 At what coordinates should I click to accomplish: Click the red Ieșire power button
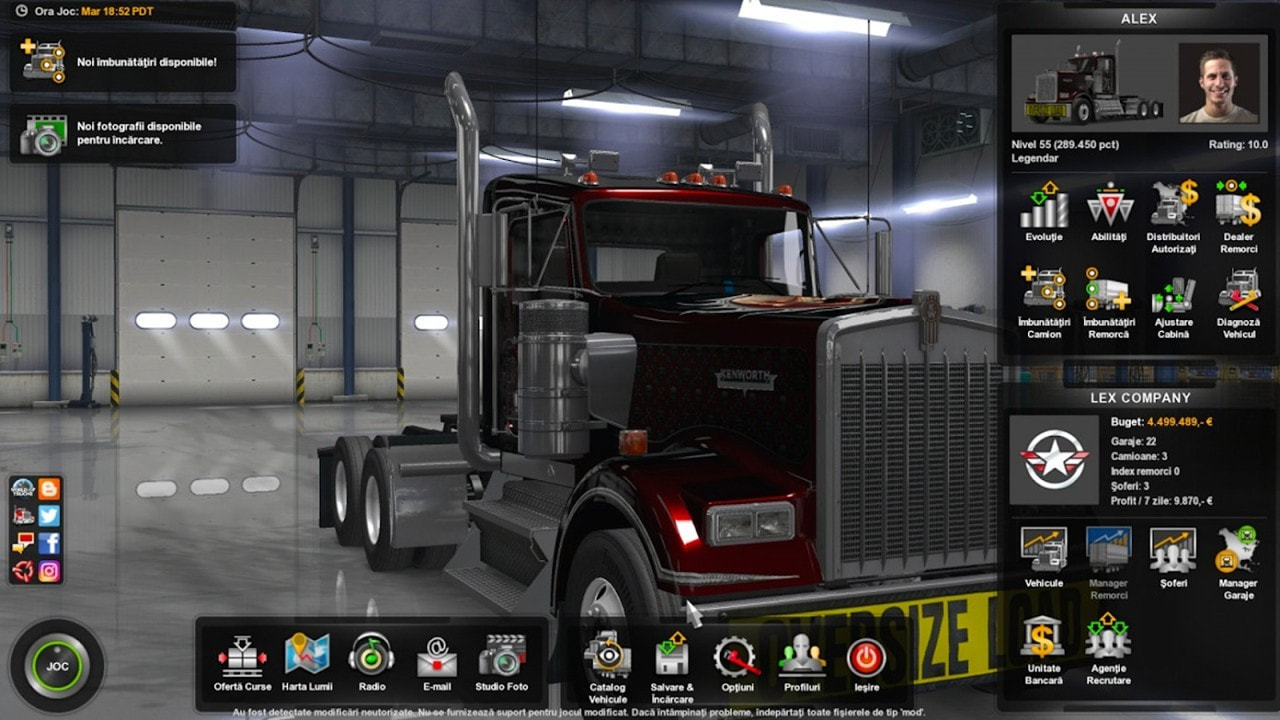tap(866, 658)
